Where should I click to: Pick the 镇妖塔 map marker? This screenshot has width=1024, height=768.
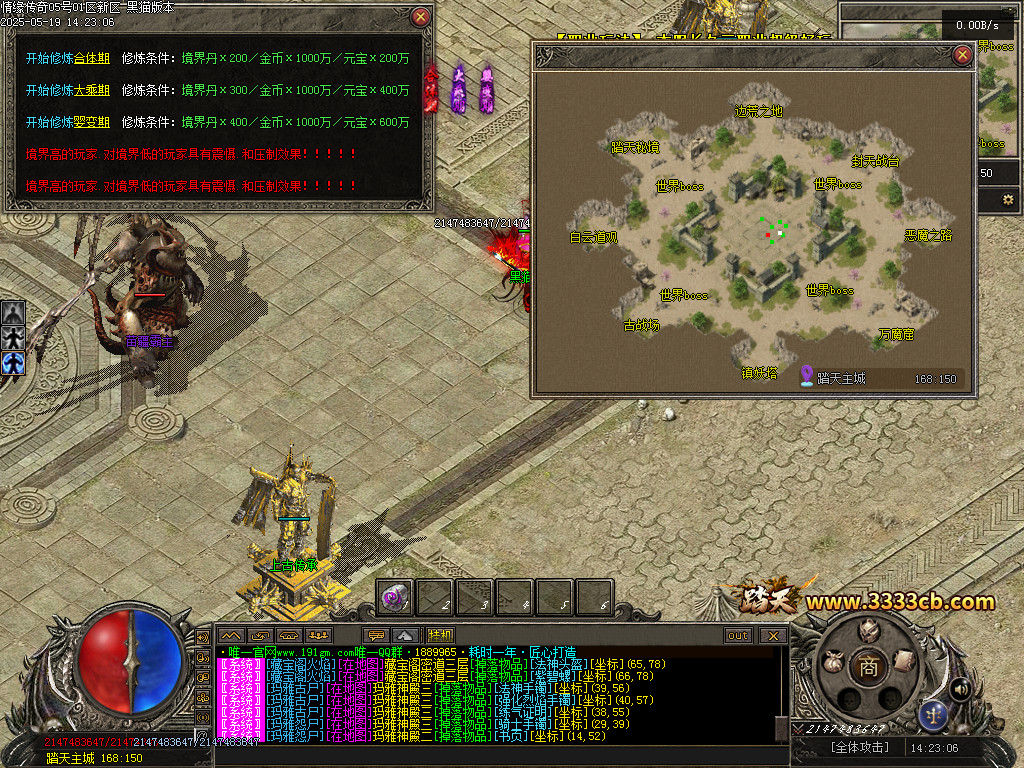(x=759, y=373)
